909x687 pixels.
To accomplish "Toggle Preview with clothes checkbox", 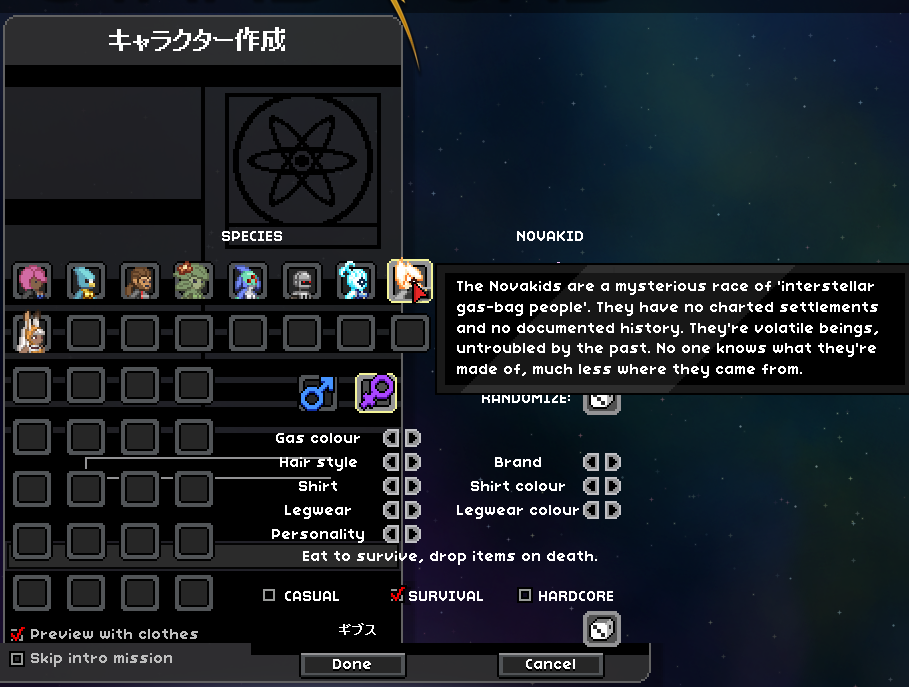I will [17, 634].
